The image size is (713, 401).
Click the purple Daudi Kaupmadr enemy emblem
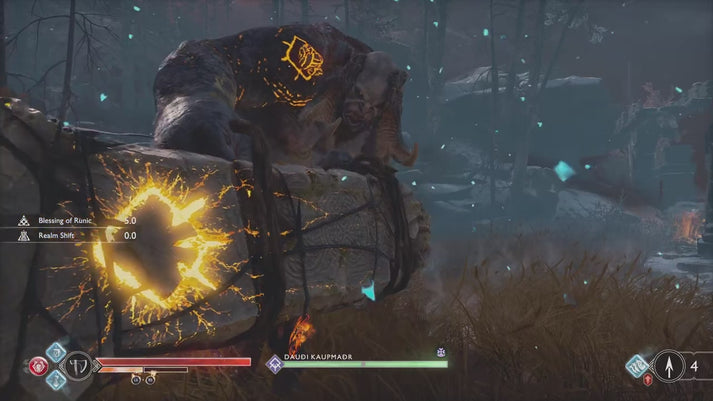click(x=273, y=365)
